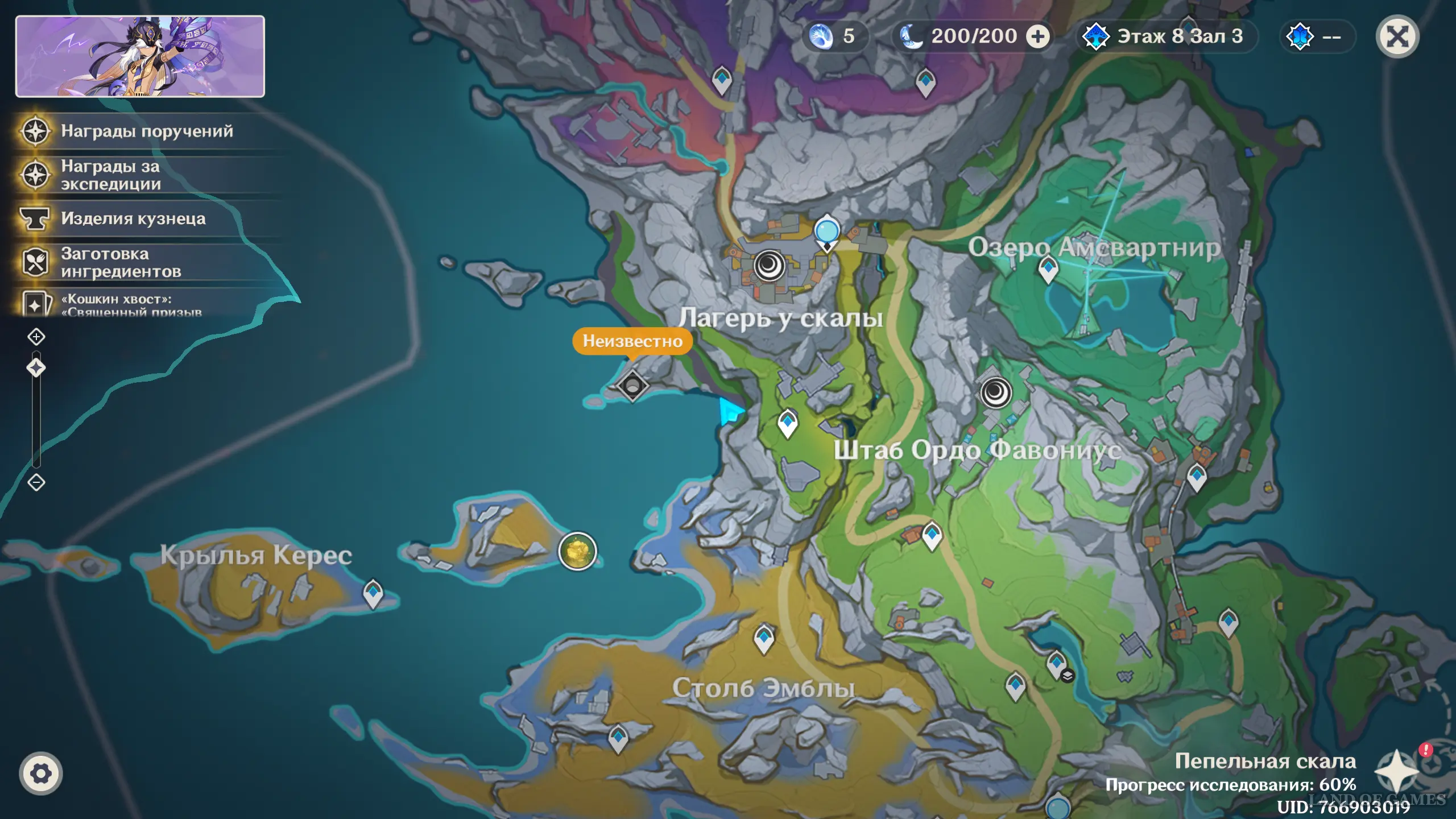1456x819 pixels.
Task: Zoom out the map with minus icon
Action: pos(36,483)
